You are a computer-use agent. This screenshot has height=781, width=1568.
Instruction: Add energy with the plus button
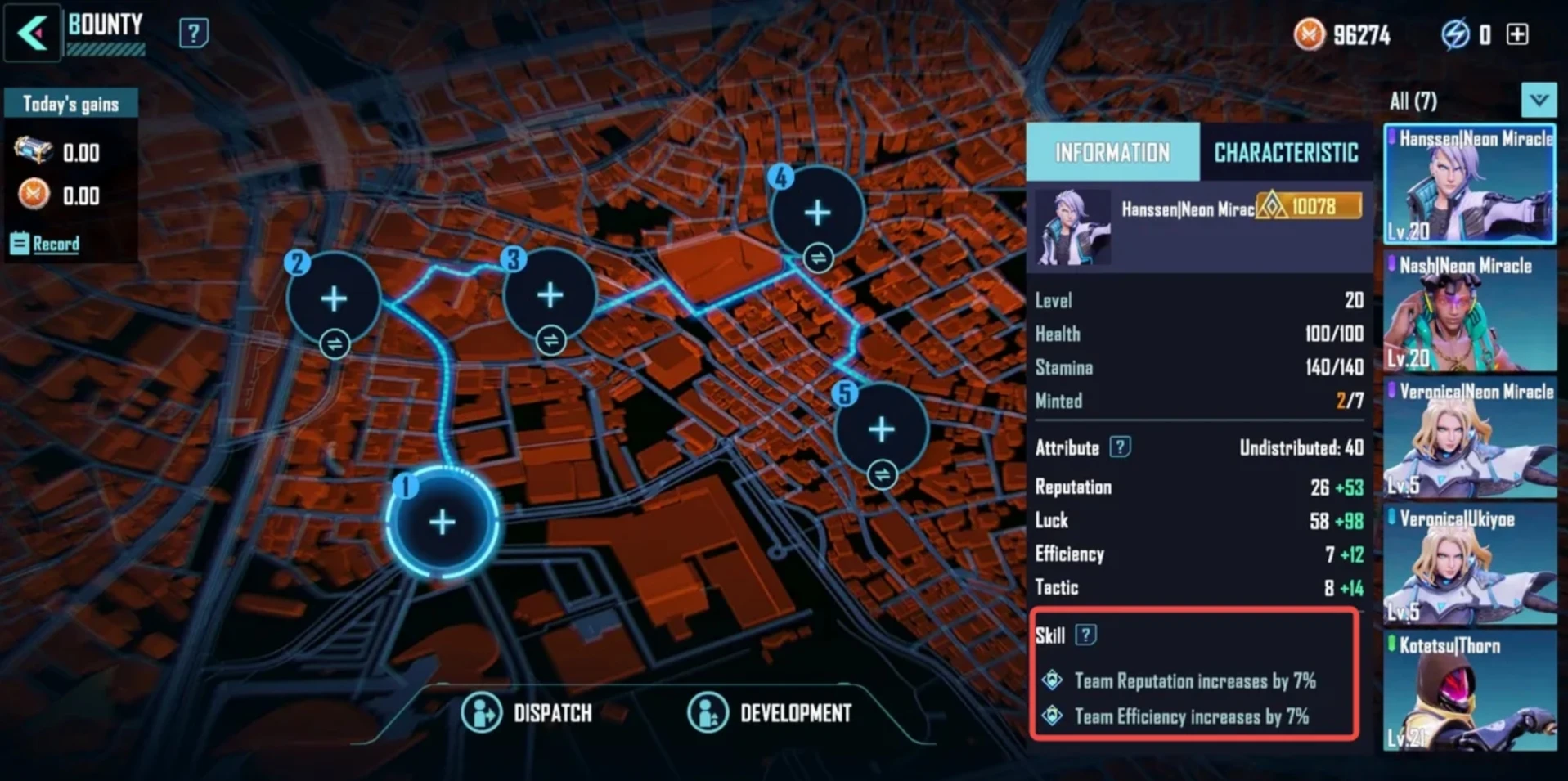1517,34
